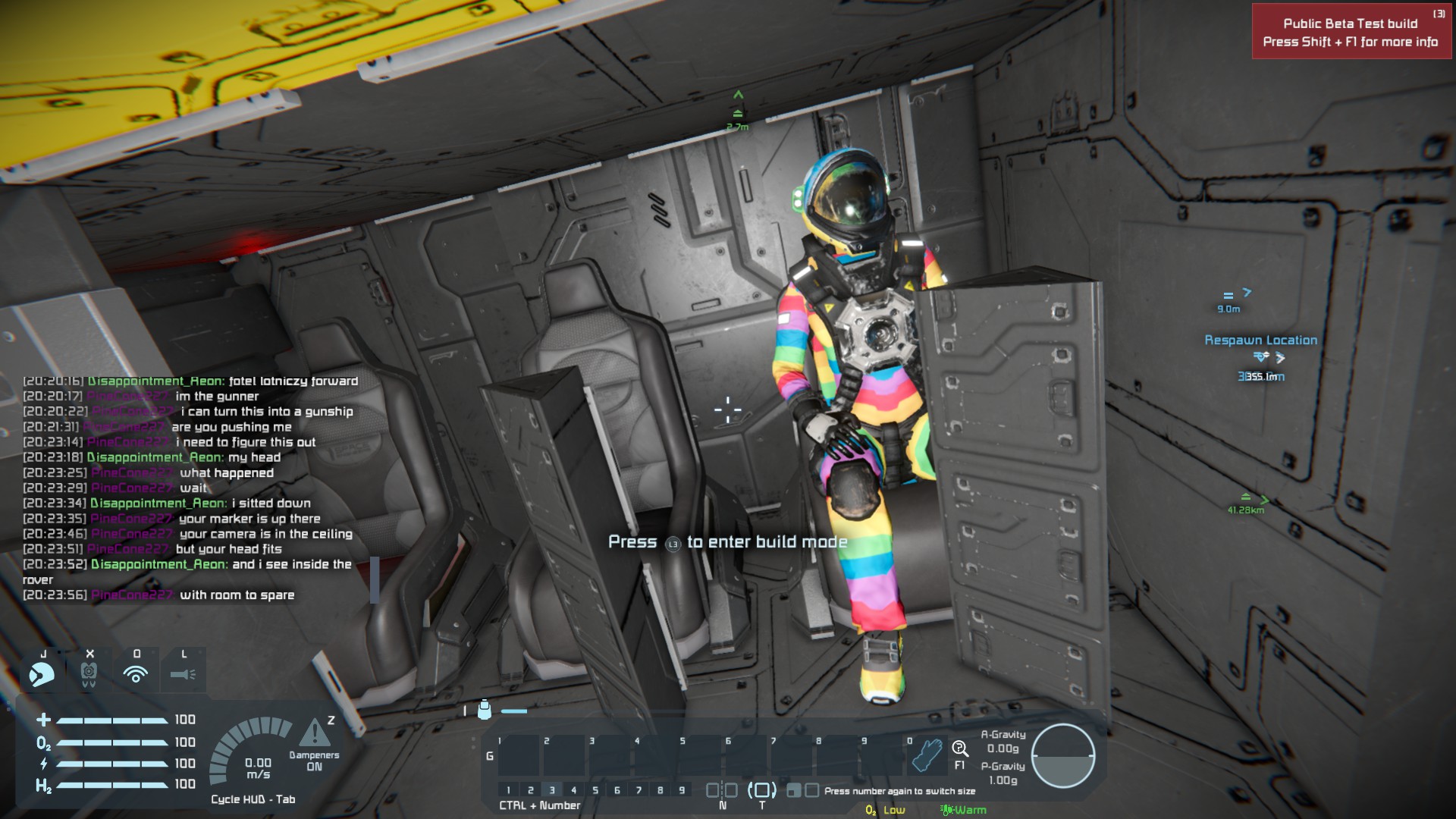Click the chat message log
Image resolution: width=1456 pixels, height=819 pixels.
190,488
